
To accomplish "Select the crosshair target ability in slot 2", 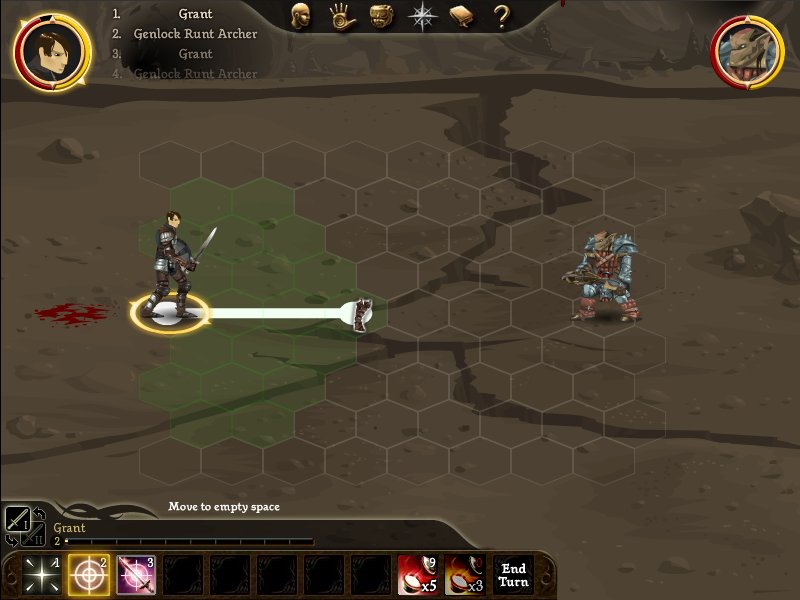I will pos(88,575).
